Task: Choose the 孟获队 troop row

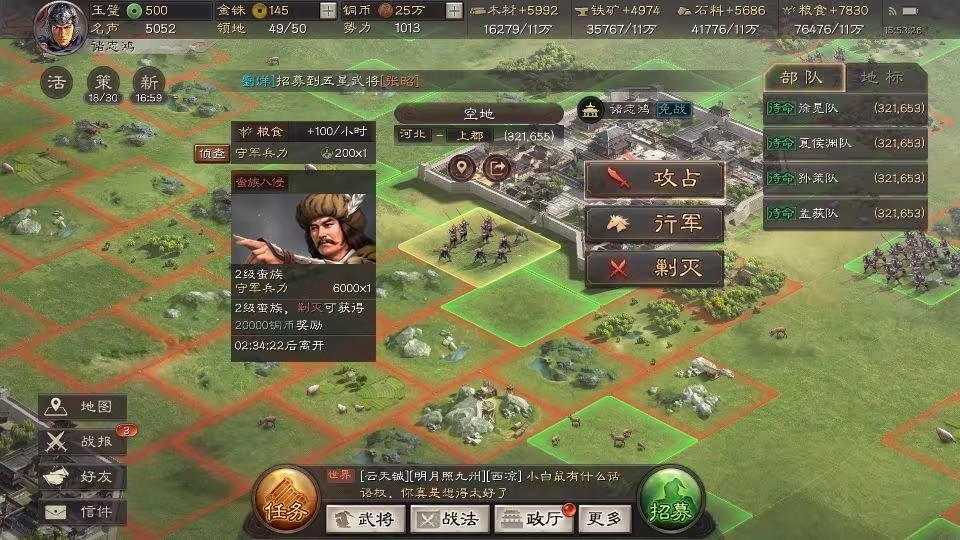Action: 844,213
